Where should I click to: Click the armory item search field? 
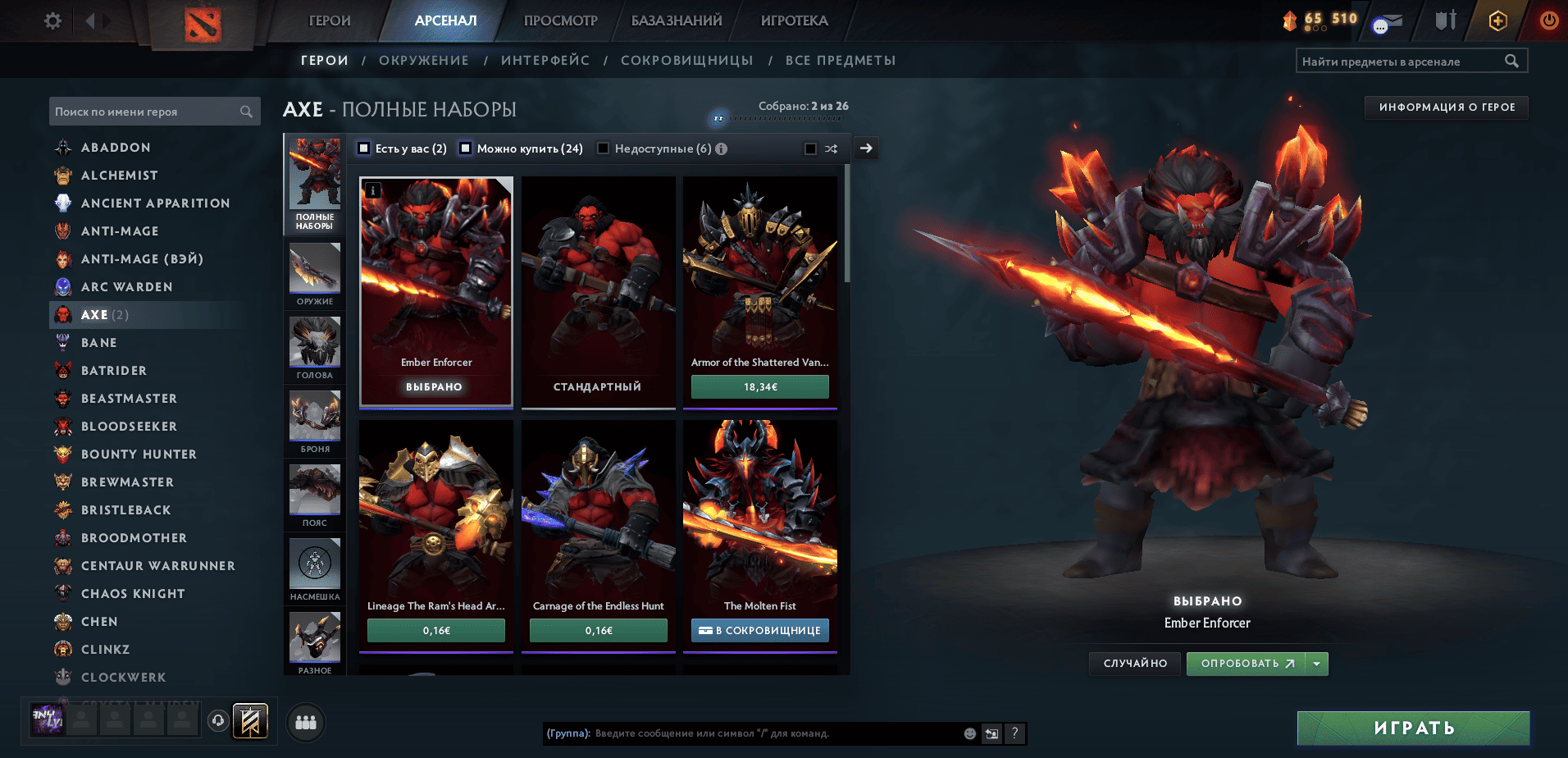point(1402,62)
